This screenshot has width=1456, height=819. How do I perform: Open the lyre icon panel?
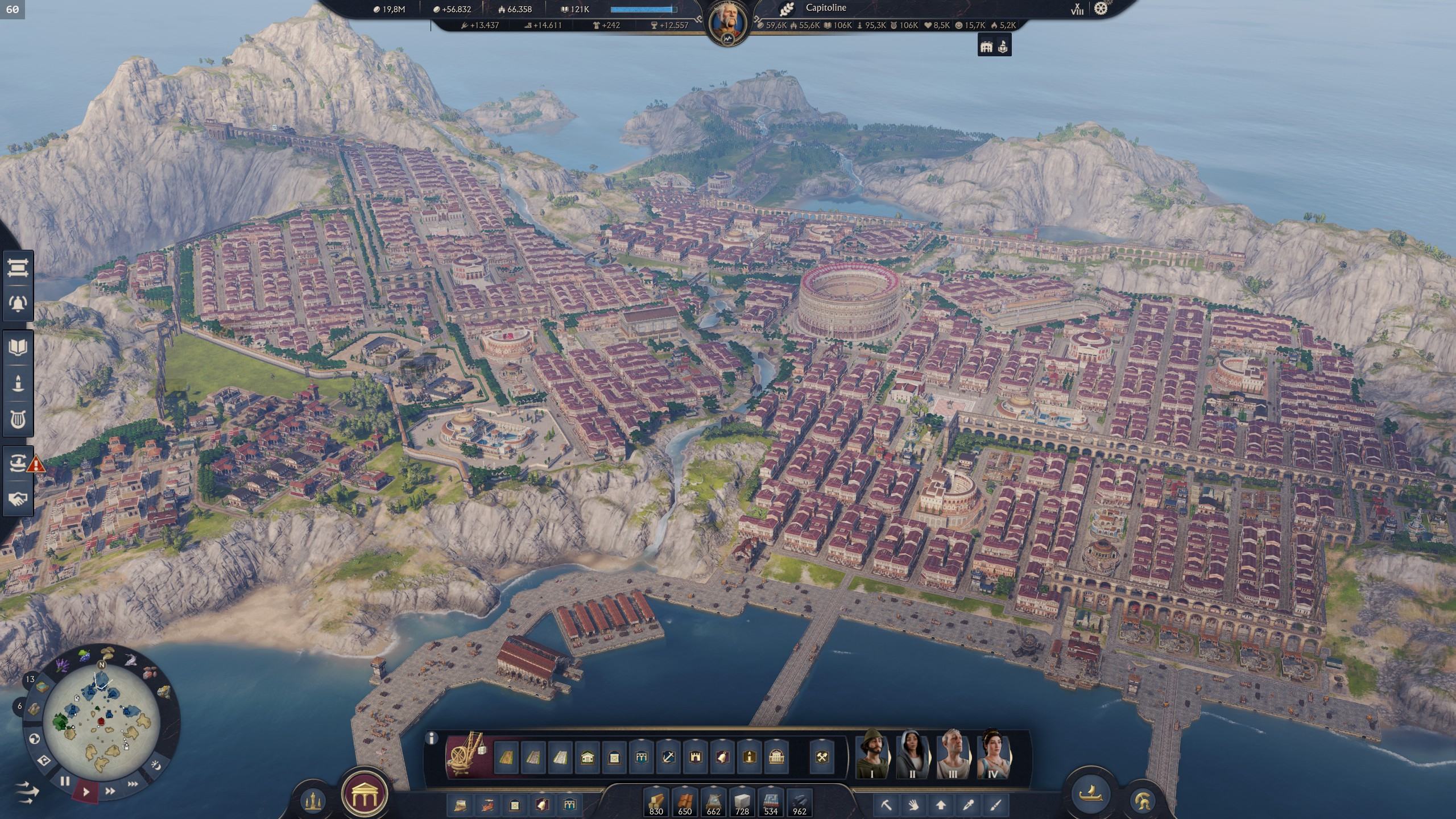coord(17,419)
